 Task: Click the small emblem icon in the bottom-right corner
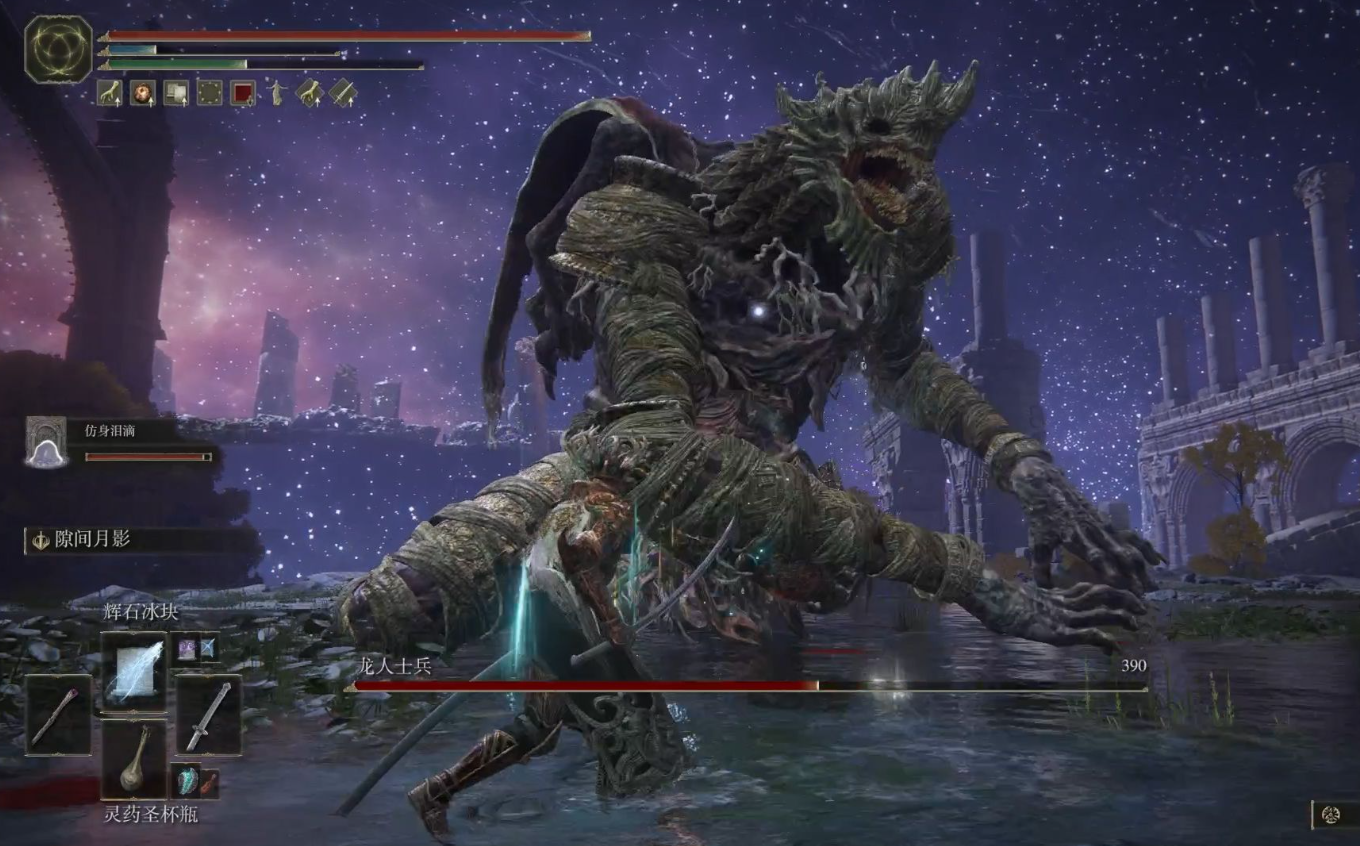pos(1331,815)
